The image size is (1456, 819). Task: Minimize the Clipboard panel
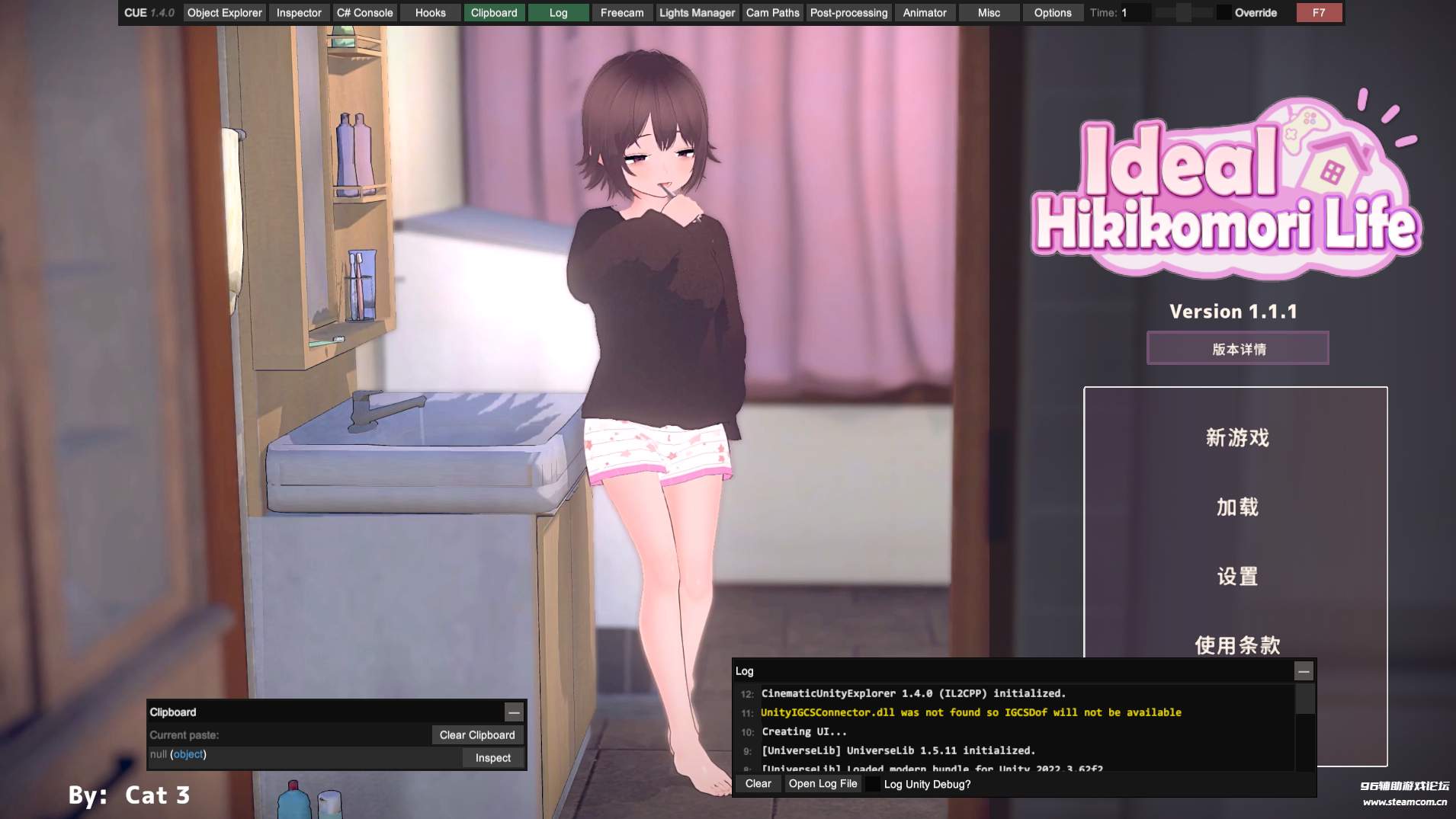(514, 712)
